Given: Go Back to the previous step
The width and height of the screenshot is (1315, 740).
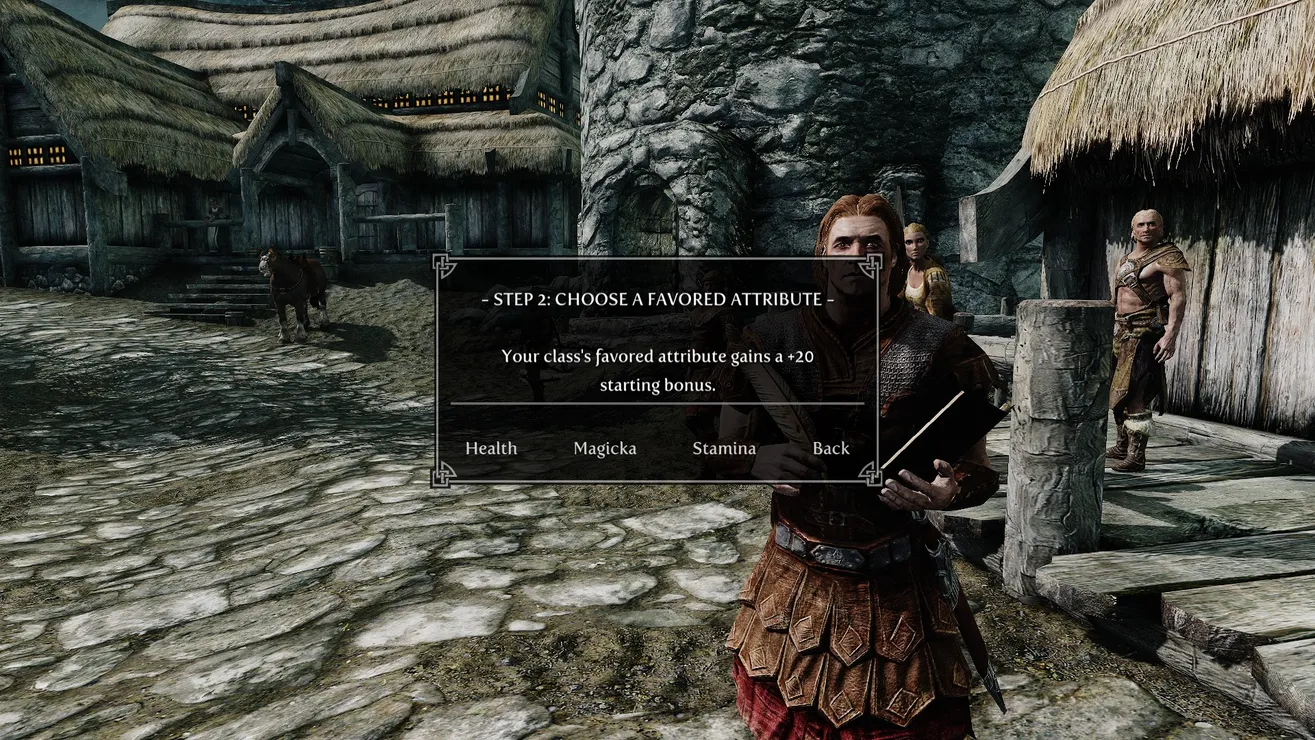Looking at the screenshot, I should [830, 448].
